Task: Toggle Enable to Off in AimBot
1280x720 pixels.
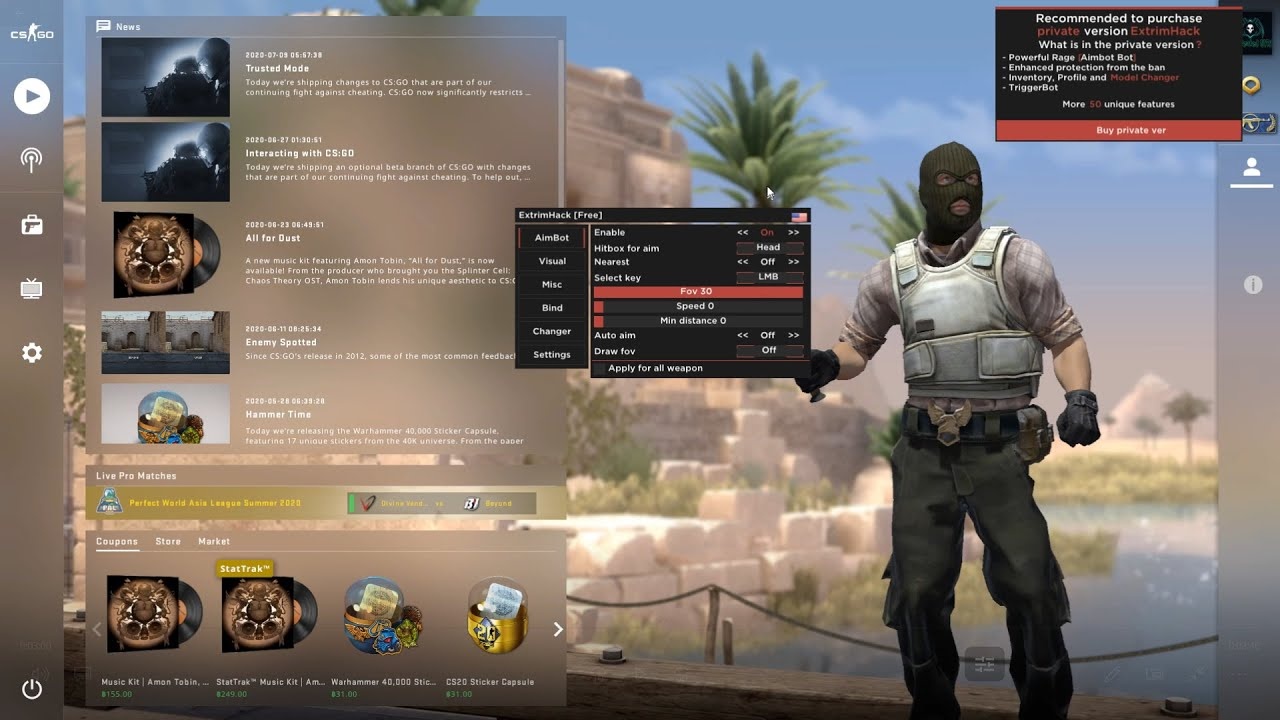Action: coord(767,232)
